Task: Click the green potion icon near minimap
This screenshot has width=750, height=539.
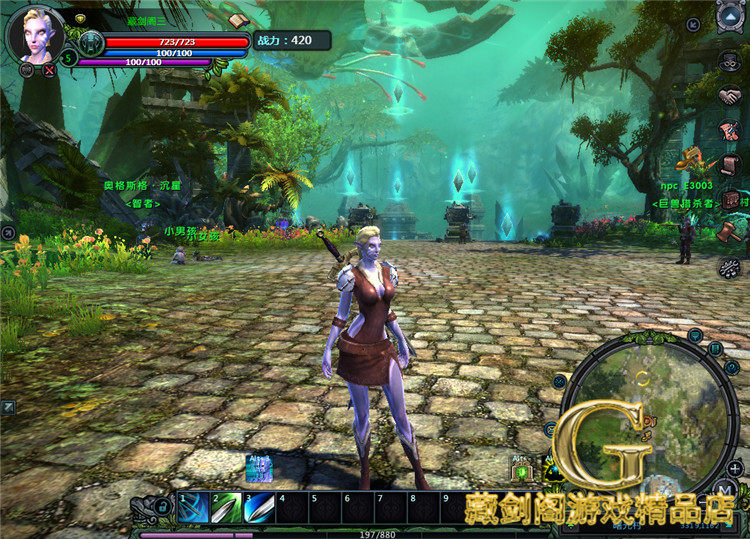Action: [523, 471]
